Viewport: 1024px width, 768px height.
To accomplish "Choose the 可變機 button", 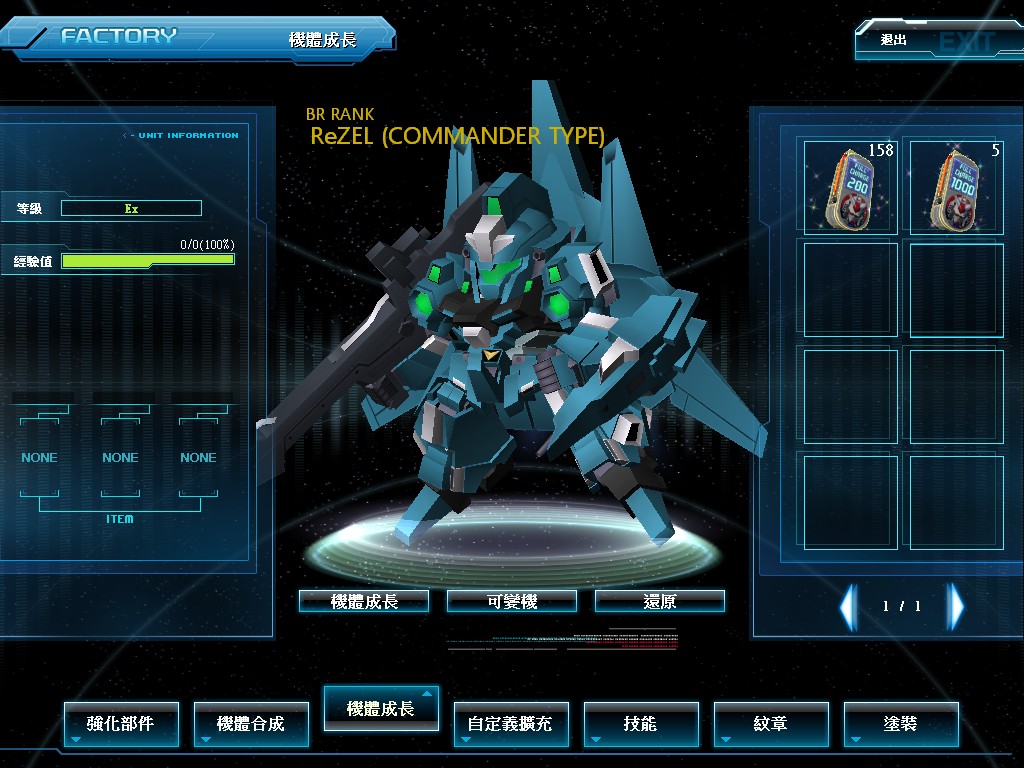I will pos(512,601).
